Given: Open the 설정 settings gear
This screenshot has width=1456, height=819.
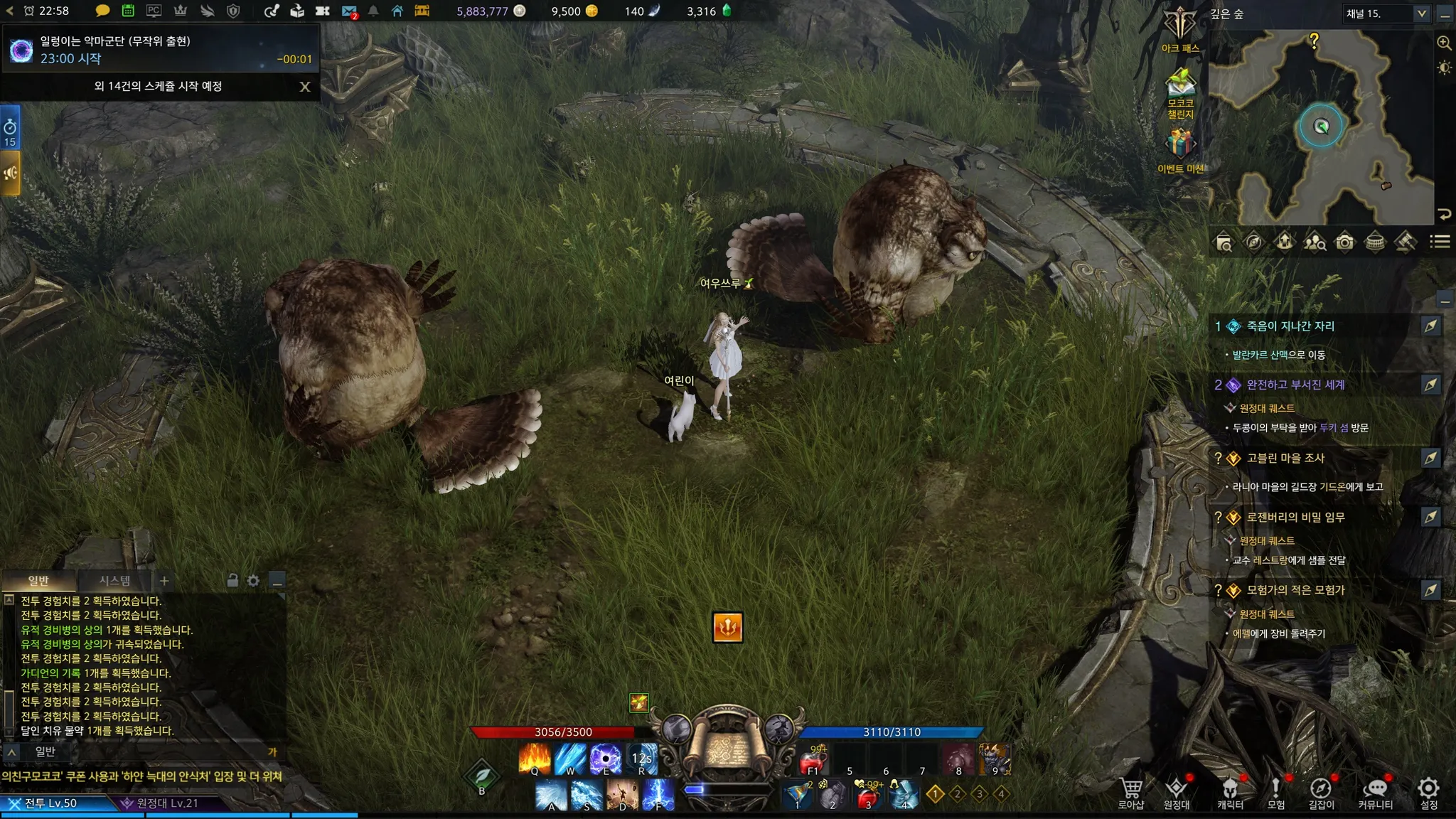Looking at the screenshot, I should point(1428,792).
